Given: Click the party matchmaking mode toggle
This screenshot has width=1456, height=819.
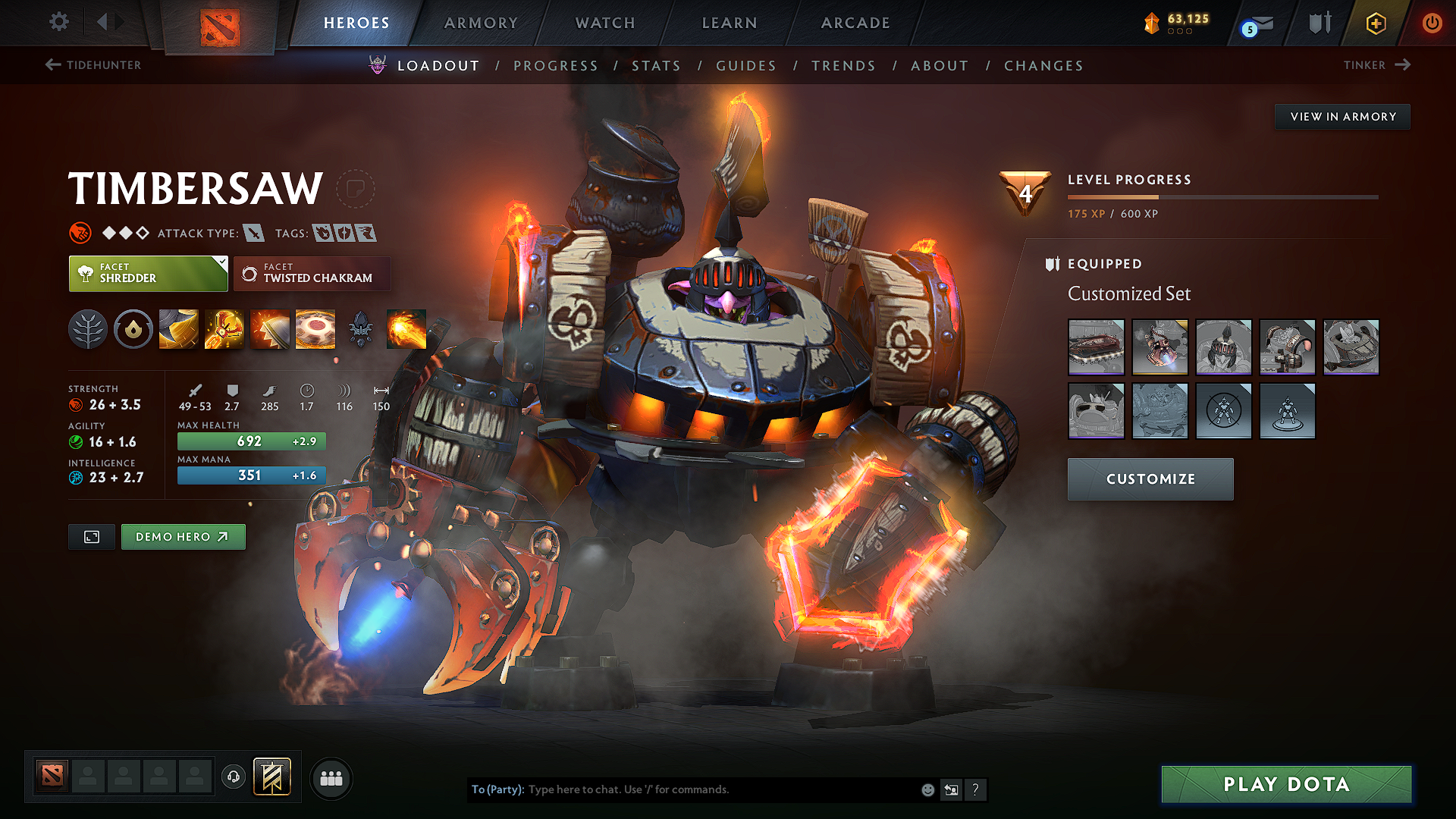Looking at the screenshot, I should pyautogui.click(x=331, y=778).
